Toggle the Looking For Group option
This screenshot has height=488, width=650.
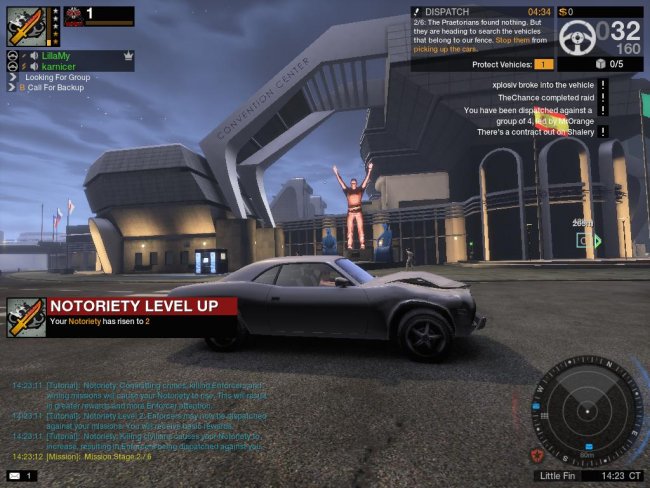pyautogui.click(x=57, y=77)
